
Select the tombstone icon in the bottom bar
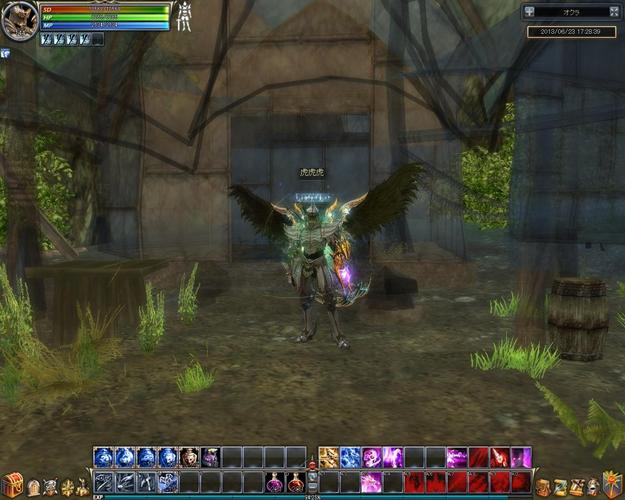tap(33, 487)
